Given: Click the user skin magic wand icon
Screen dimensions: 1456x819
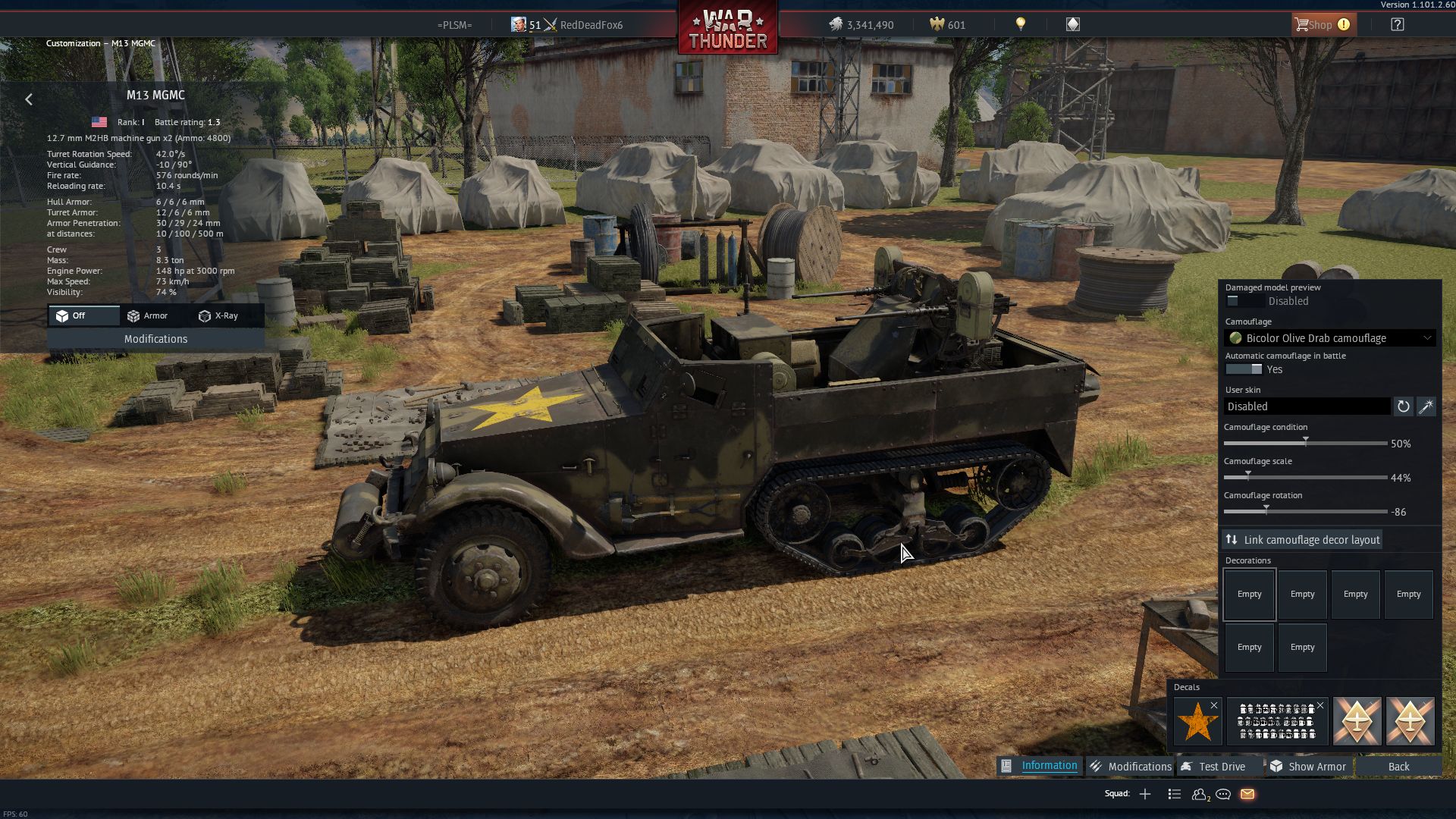Looking at the screenshot, I should [x=1426, y=406].
